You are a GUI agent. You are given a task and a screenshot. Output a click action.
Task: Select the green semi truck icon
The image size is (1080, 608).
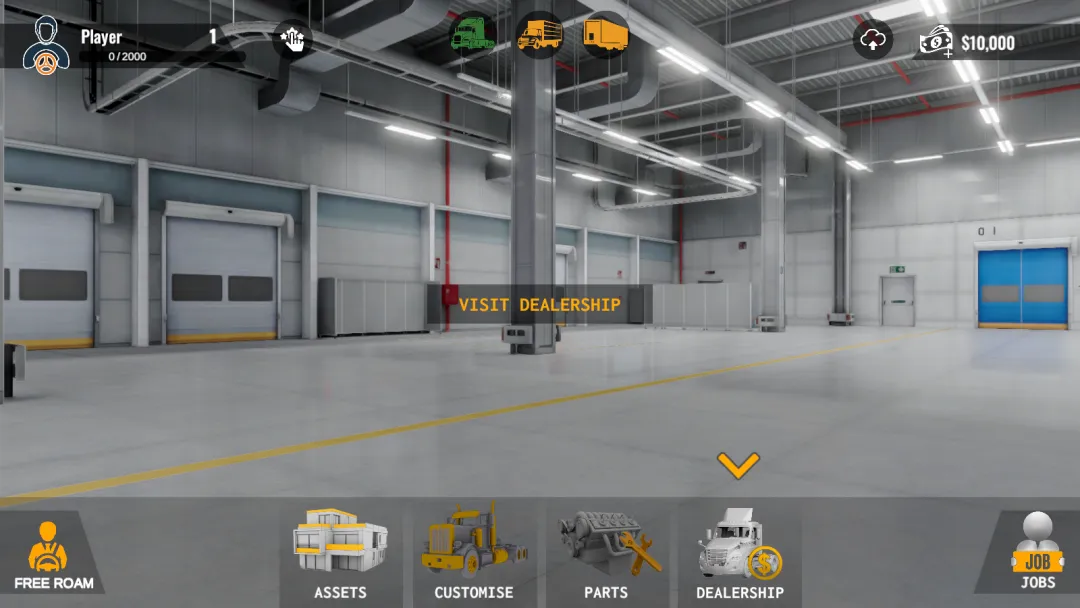[x=472, y=36]
